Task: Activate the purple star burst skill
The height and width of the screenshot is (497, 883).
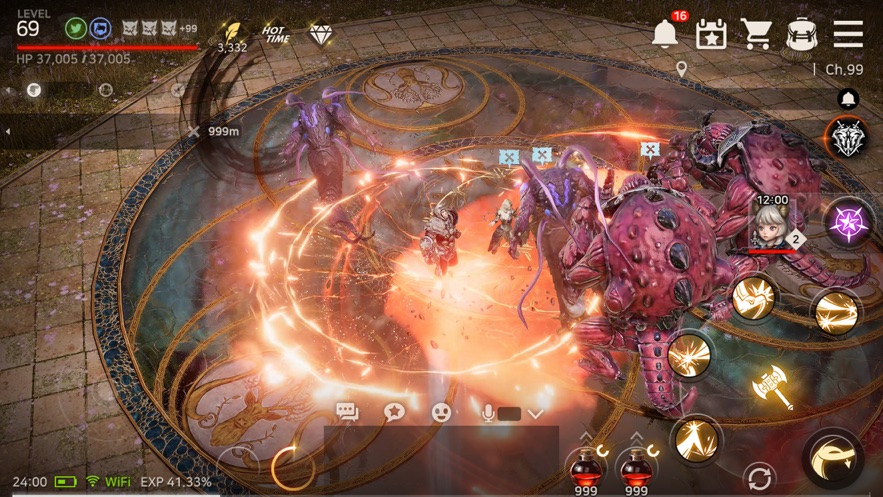Action: coord(845,220)
